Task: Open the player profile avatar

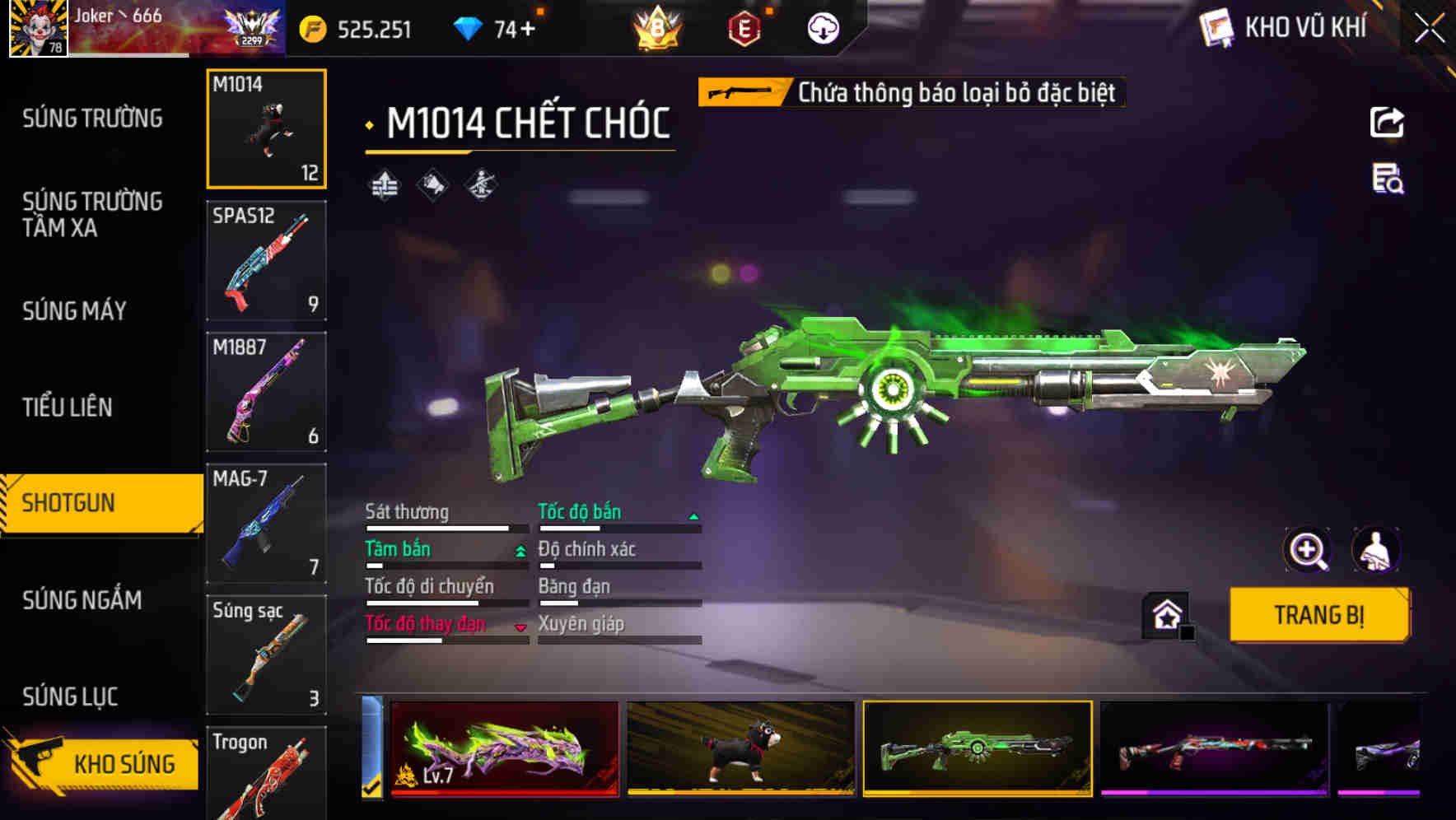Action: pyautogui.click(x=38, y=29)
